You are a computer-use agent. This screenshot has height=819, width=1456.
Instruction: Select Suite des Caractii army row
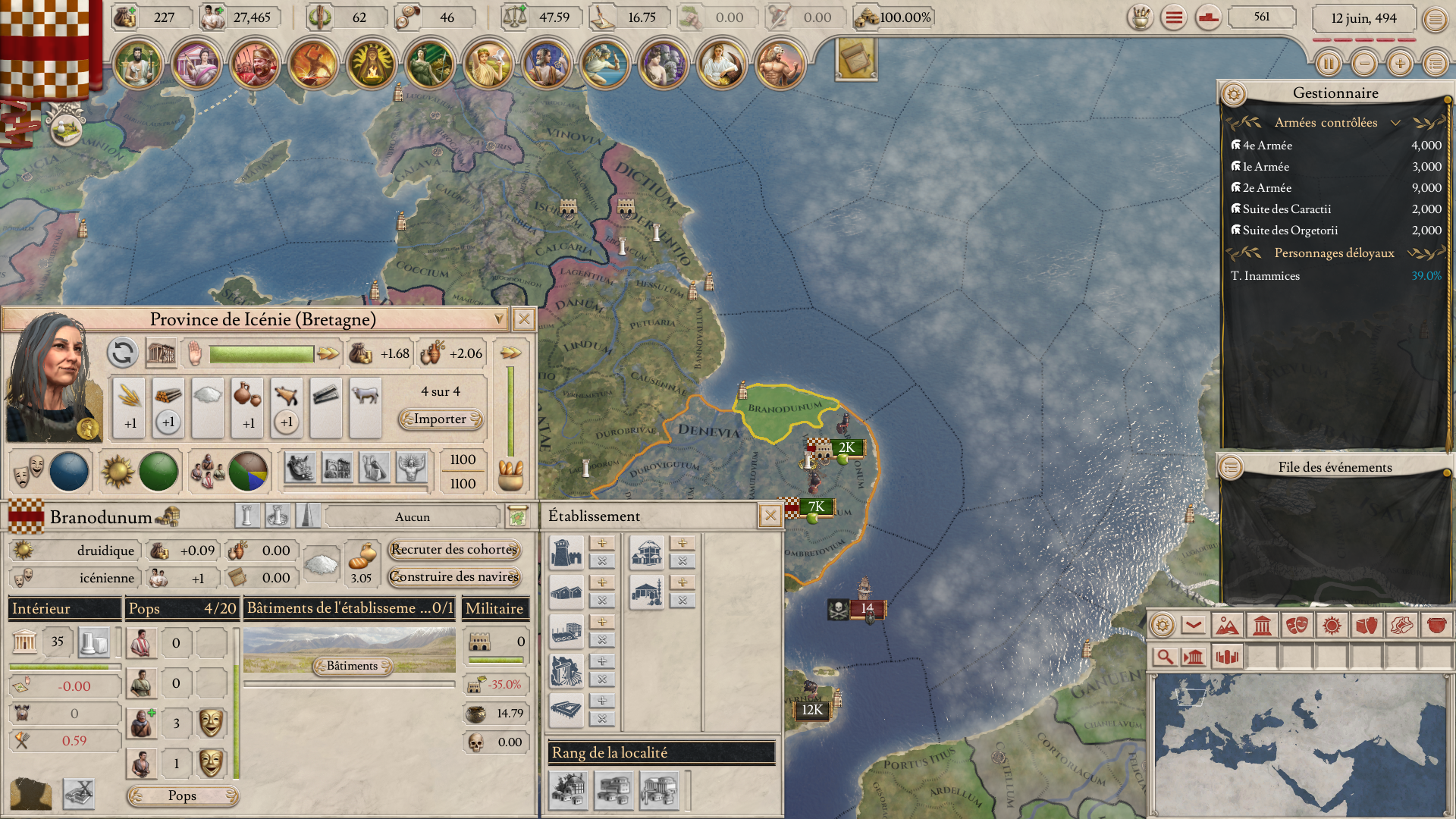point(1286,209)
